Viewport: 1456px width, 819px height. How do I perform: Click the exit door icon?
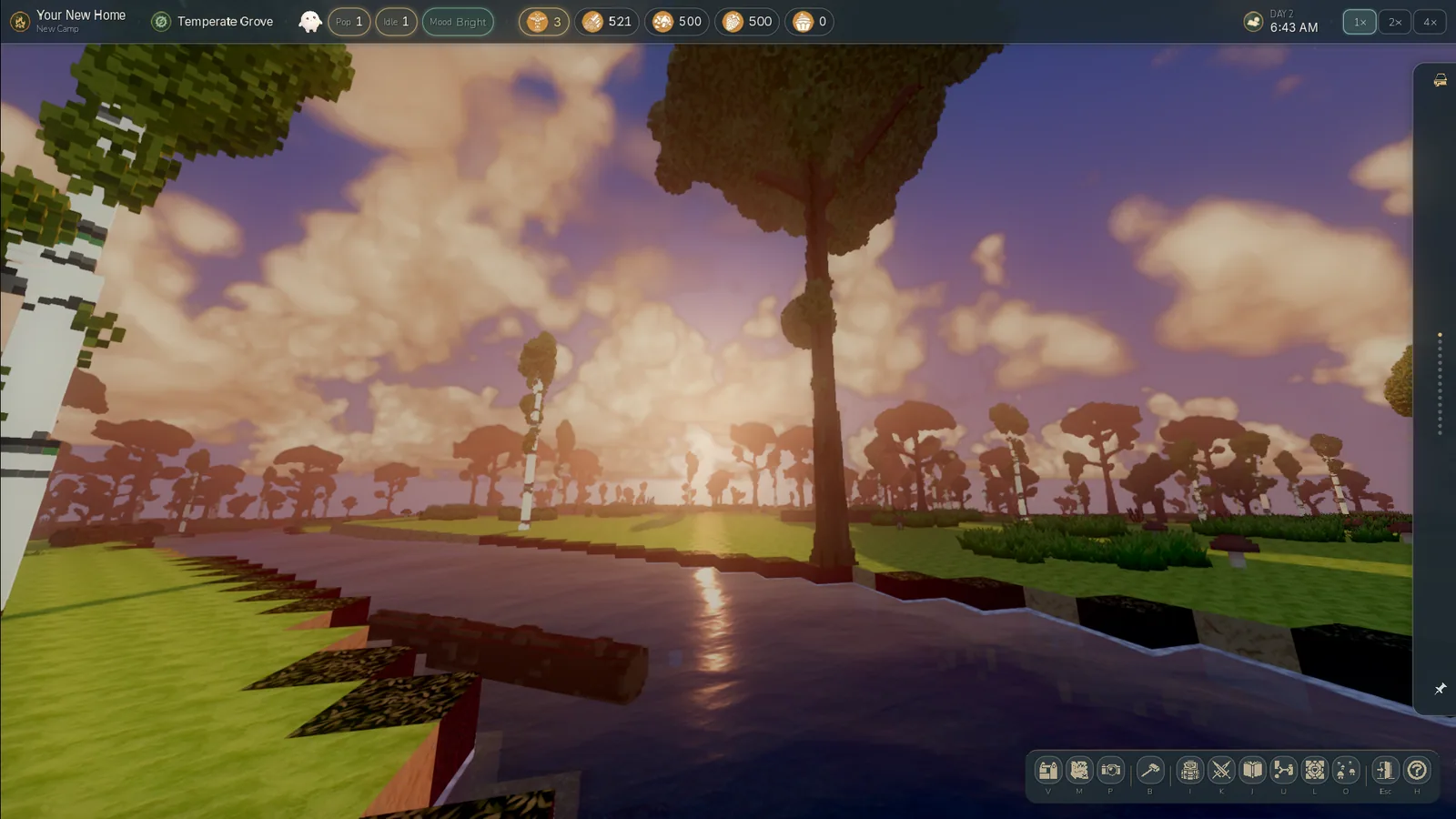1384,771
